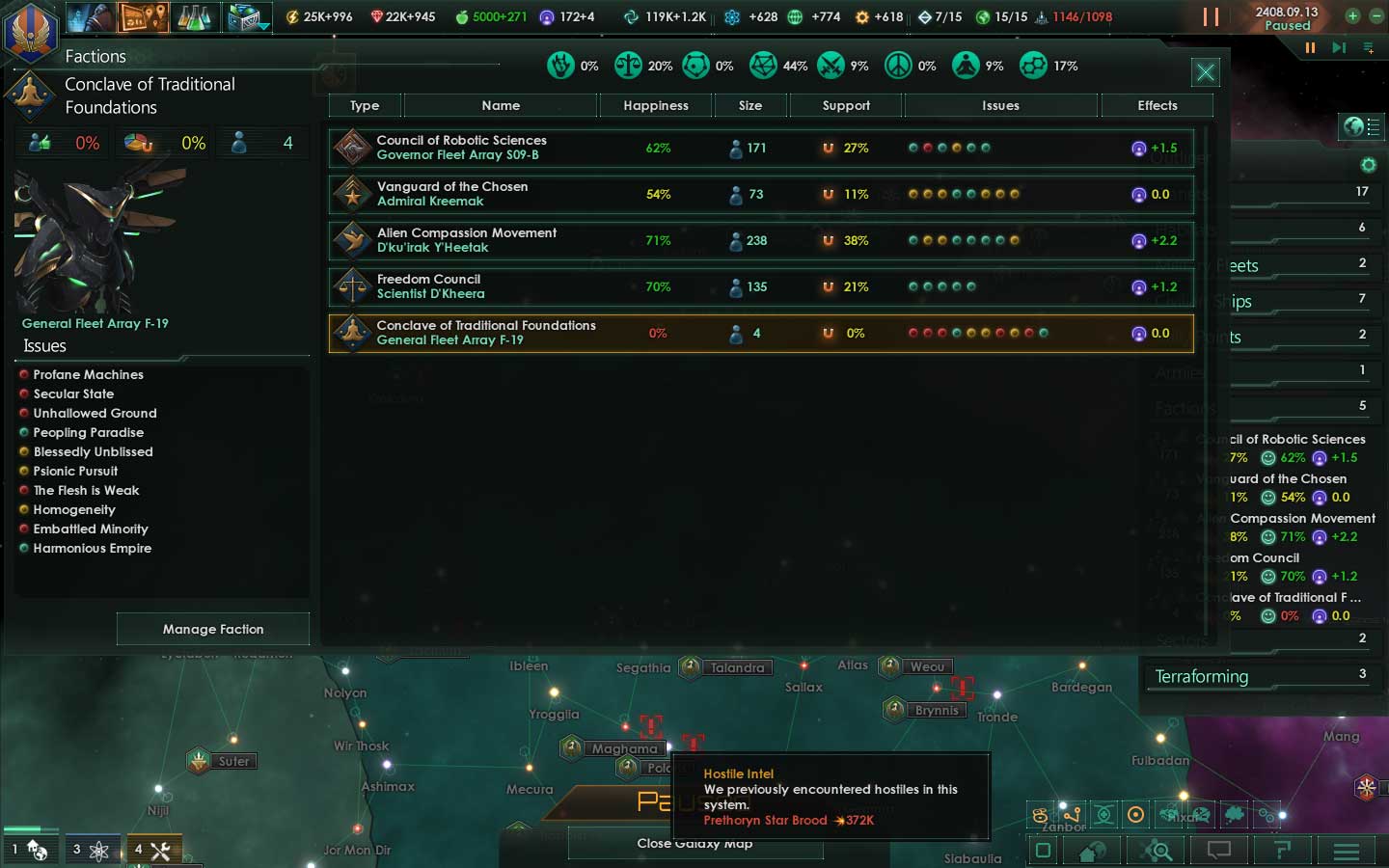Open galaxy search with the magnifier icon
This screenshot has height=868, width=1389.
pyautogui.click(x=1157, y=851)
